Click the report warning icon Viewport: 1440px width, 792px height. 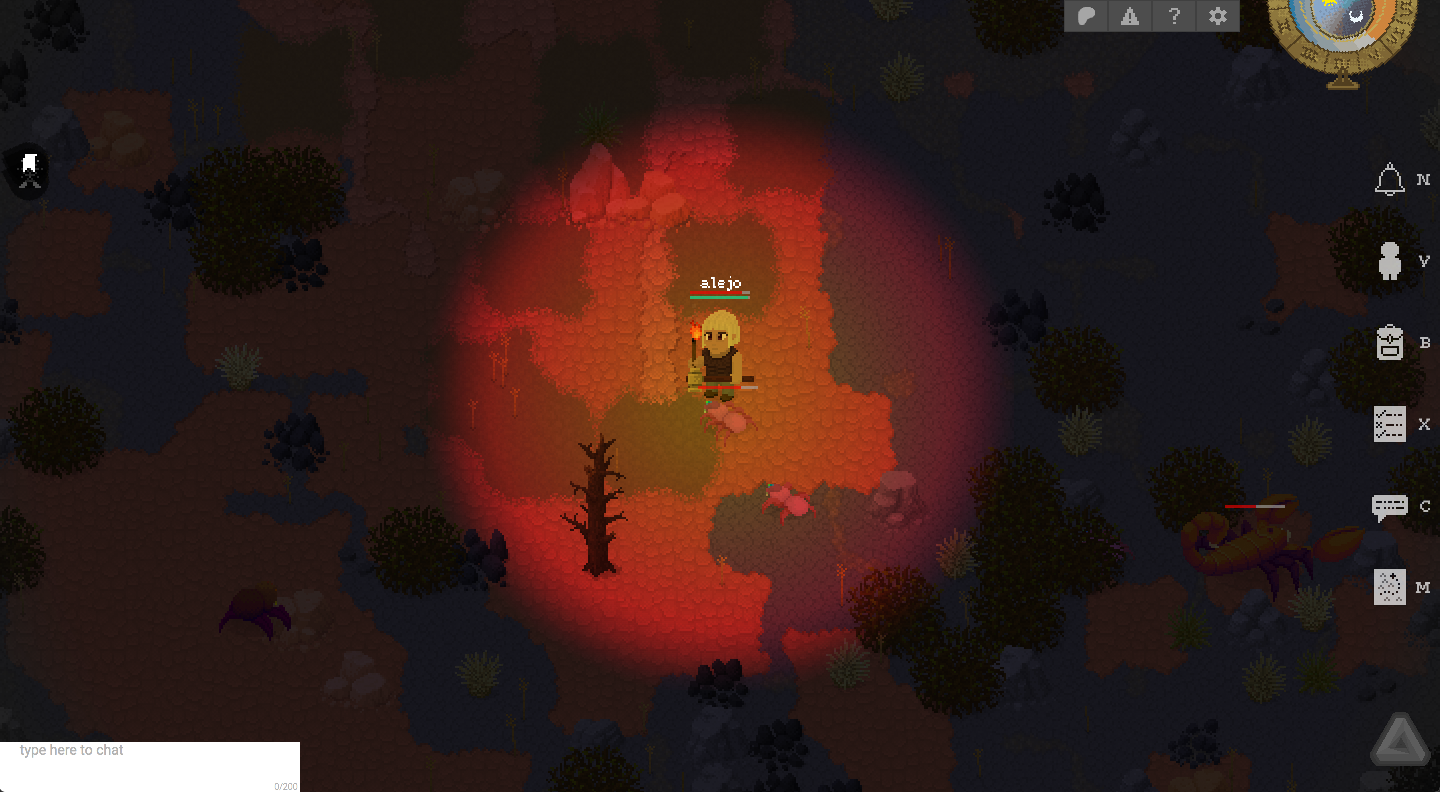(1130, 16)
